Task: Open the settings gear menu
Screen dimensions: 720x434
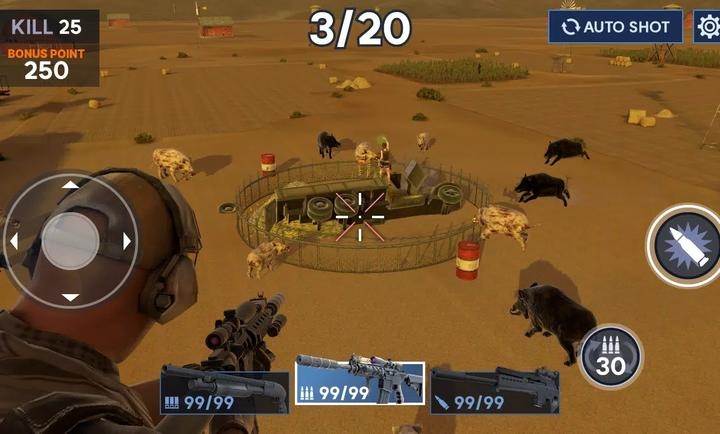Action: point(707,27)
